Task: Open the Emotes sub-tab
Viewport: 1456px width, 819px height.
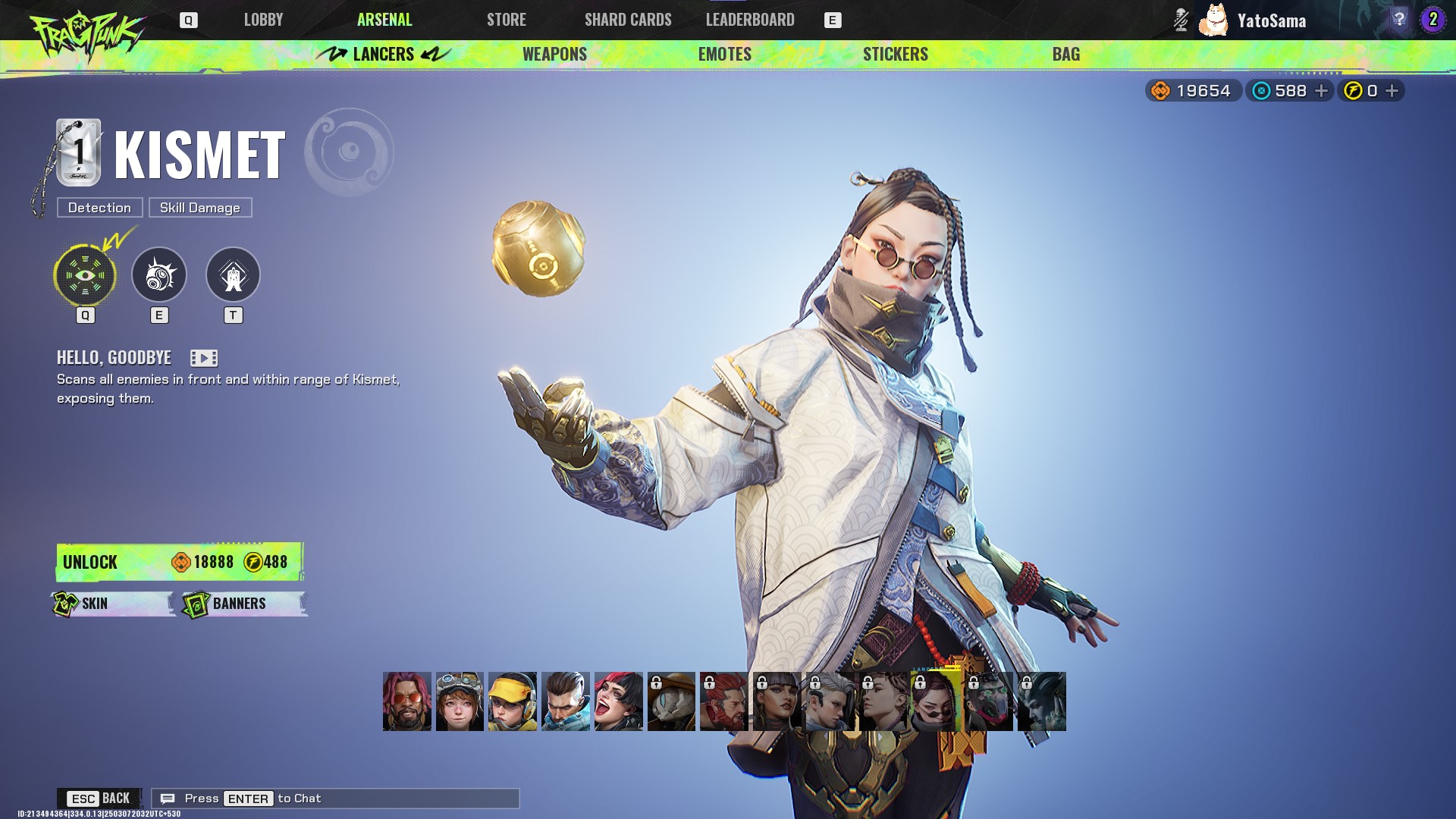Action: (724, 54)
